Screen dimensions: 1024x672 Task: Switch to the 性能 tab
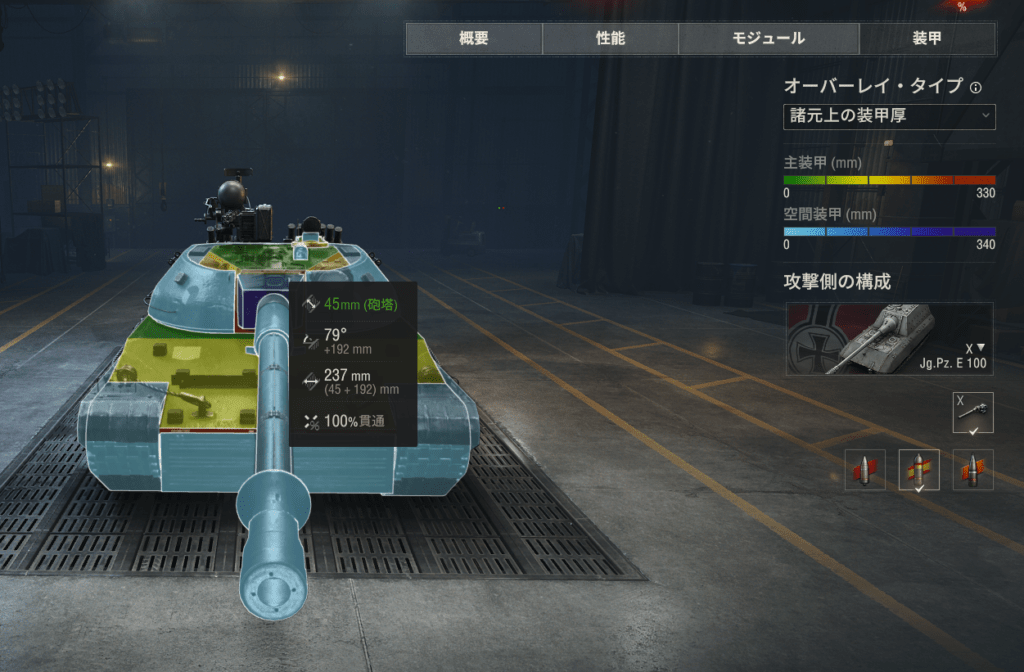point(610,39)
